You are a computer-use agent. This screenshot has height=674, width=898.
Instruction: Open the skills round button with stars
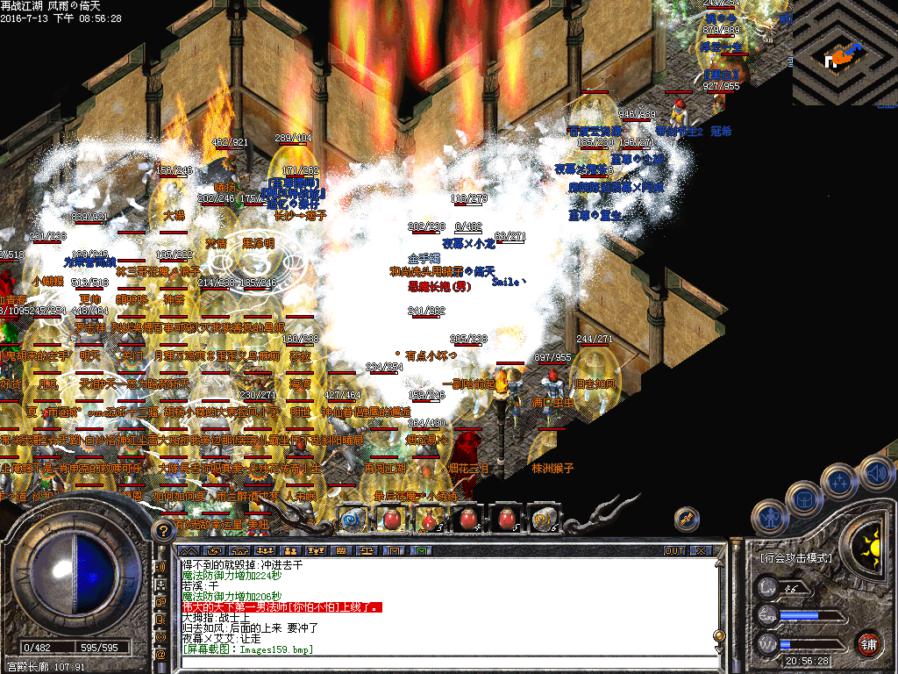tap(840, 480)
